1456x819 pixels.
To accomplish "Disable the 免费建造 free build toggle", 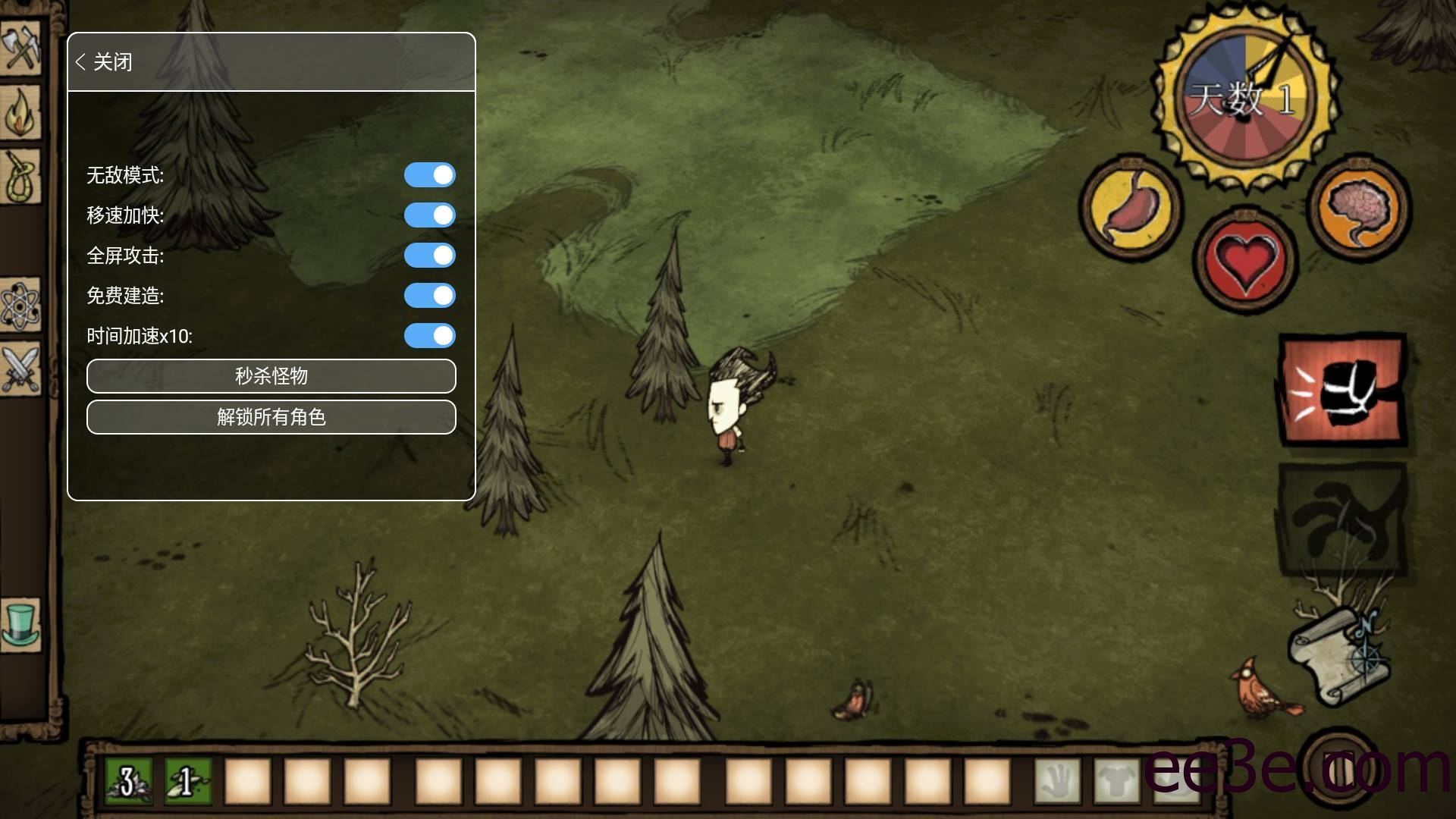I will coord(429,296).
